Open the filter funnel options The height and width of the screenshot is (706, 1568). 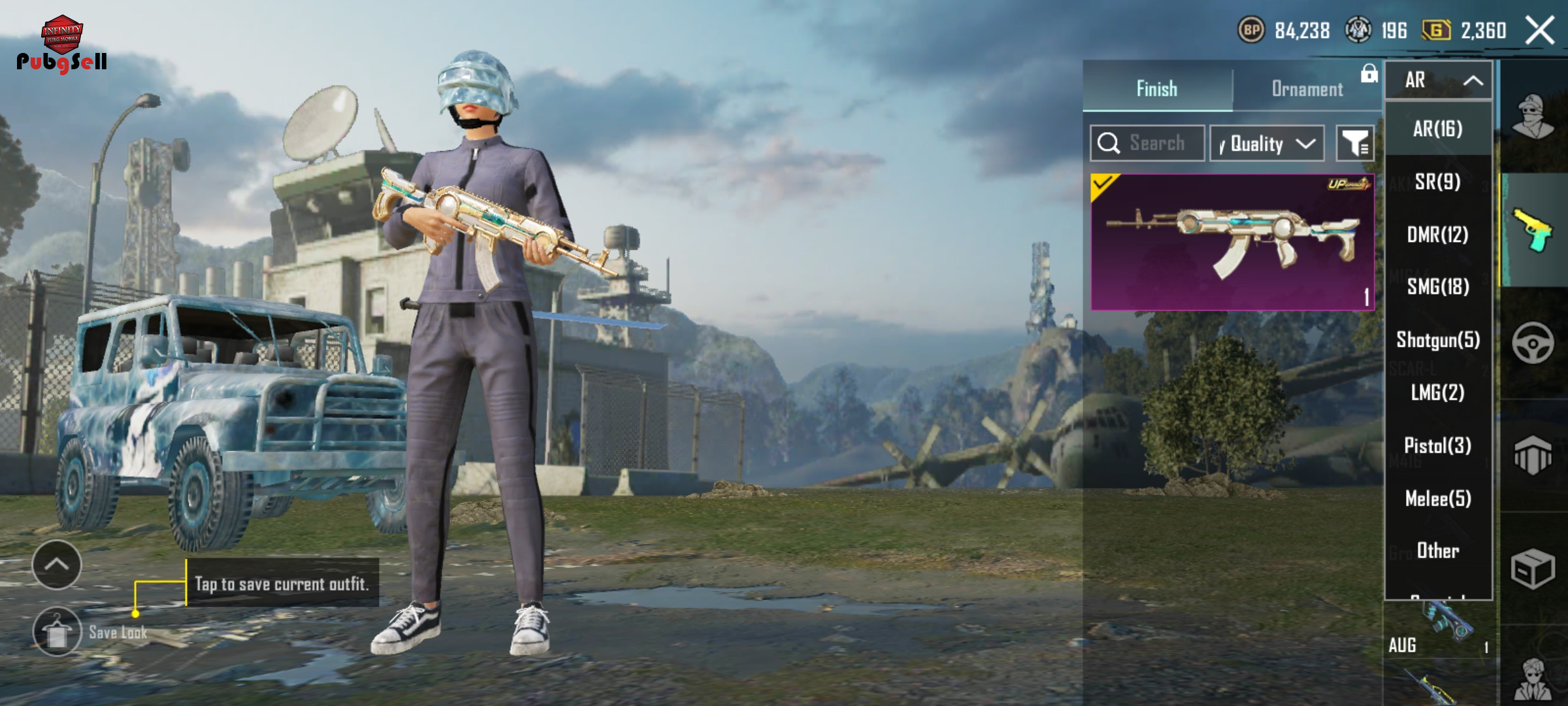point(1355,143)
